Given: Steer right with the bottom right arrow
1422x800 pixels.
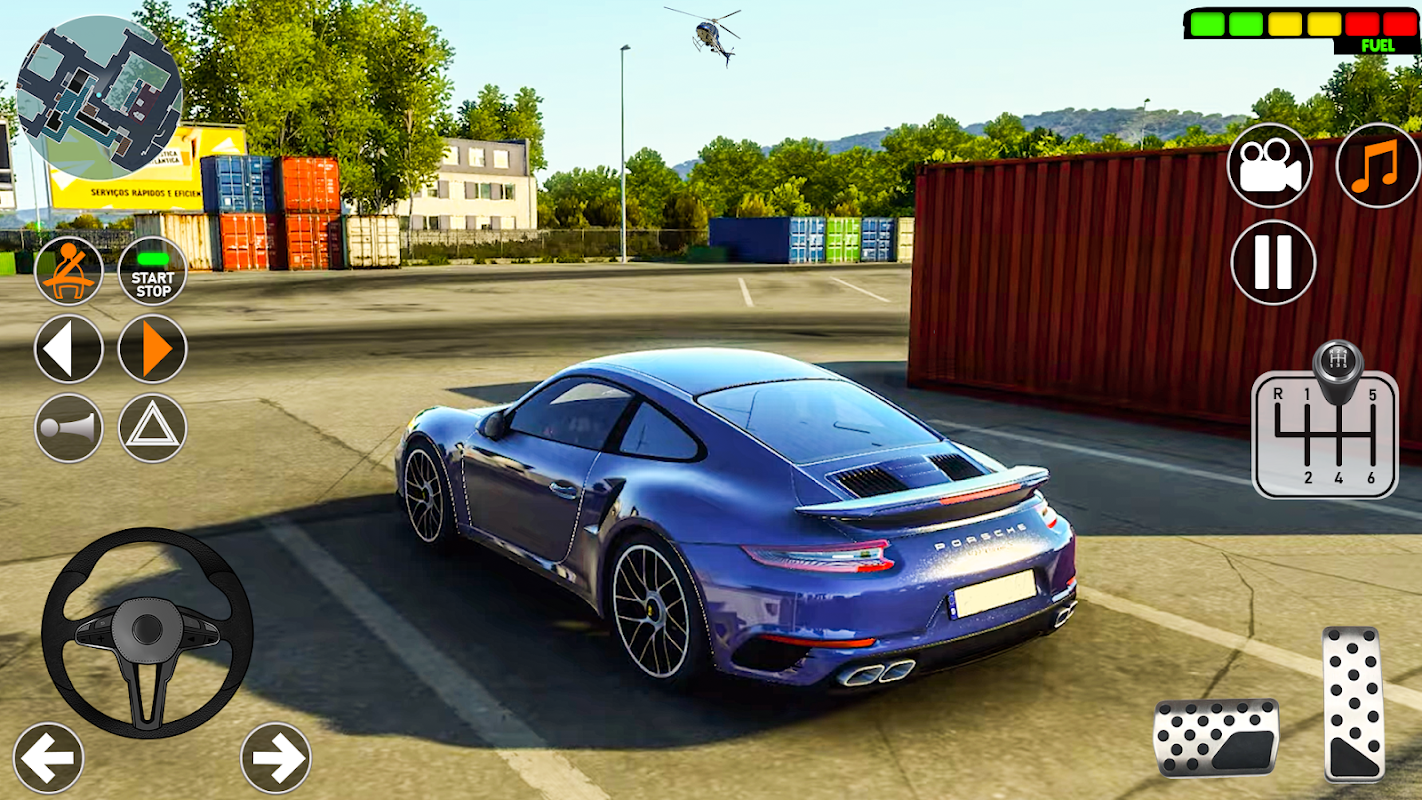Looking at the screenshot, I should (x=276, y=757).
